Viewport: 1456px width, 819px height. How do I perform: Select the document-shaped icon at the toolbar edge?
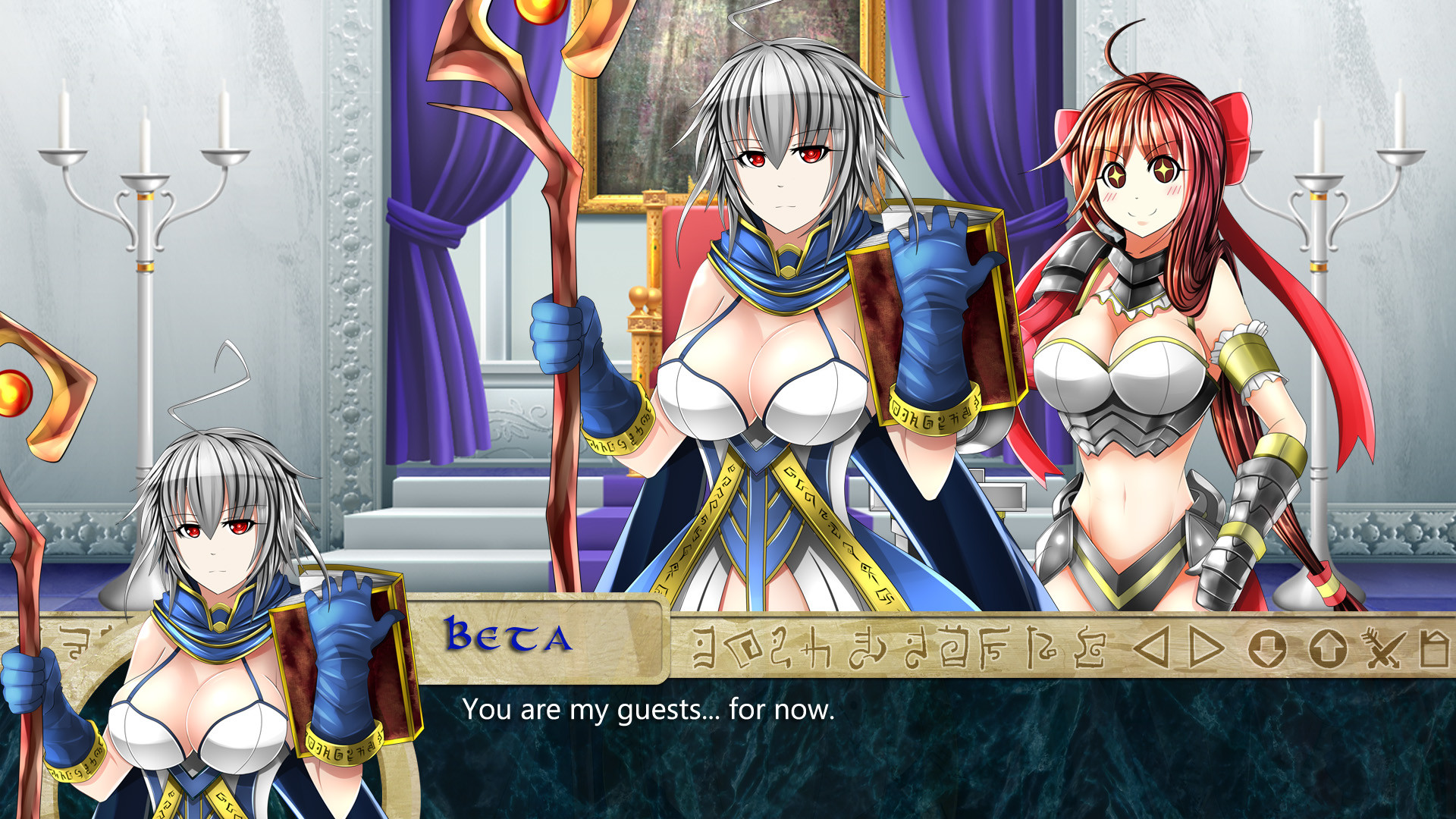click(1435, 648)
